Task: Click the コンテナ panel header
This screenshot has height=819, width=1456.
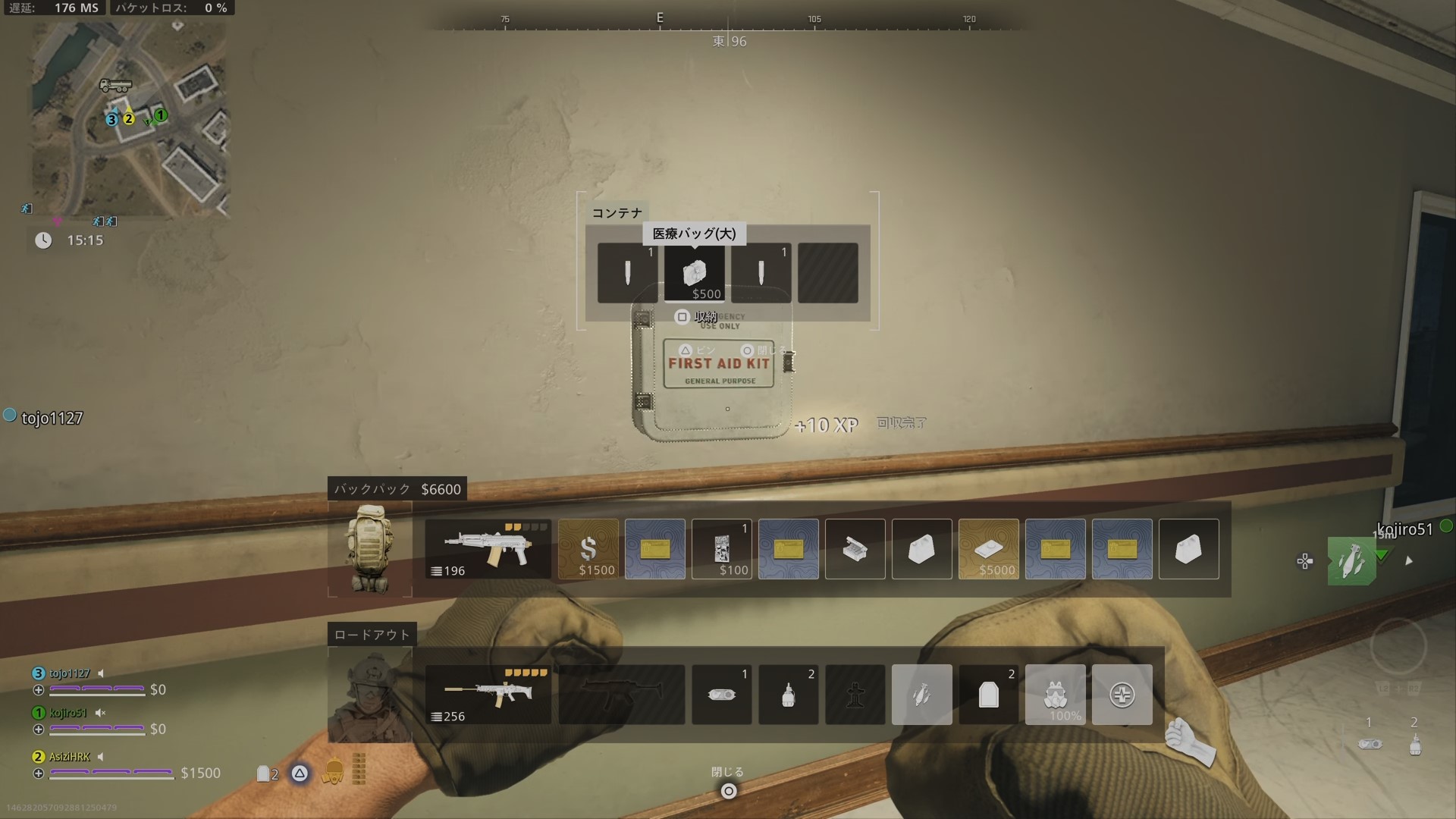Action: (x=617, y=212)
